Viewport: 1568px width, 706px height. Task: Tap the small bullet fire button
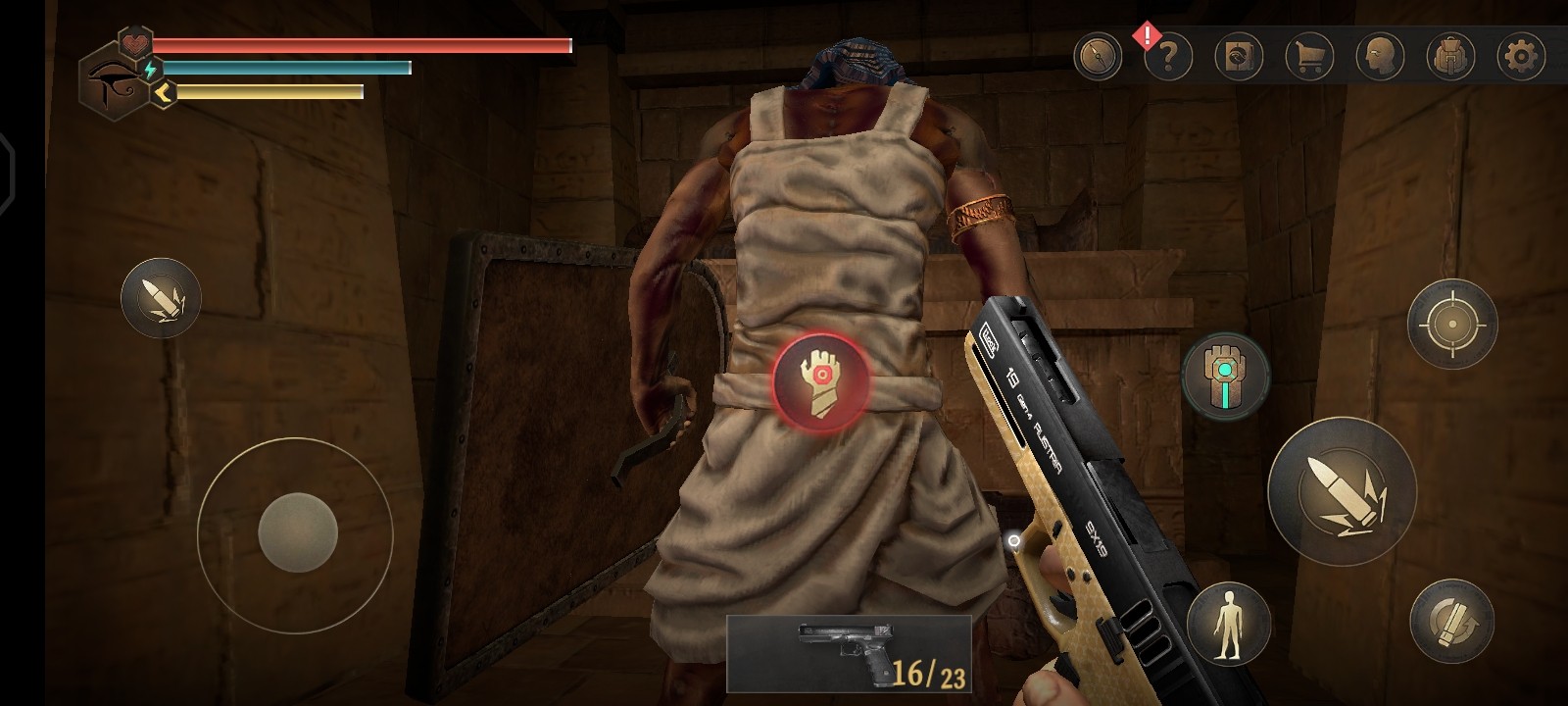[x=161, y=298]
